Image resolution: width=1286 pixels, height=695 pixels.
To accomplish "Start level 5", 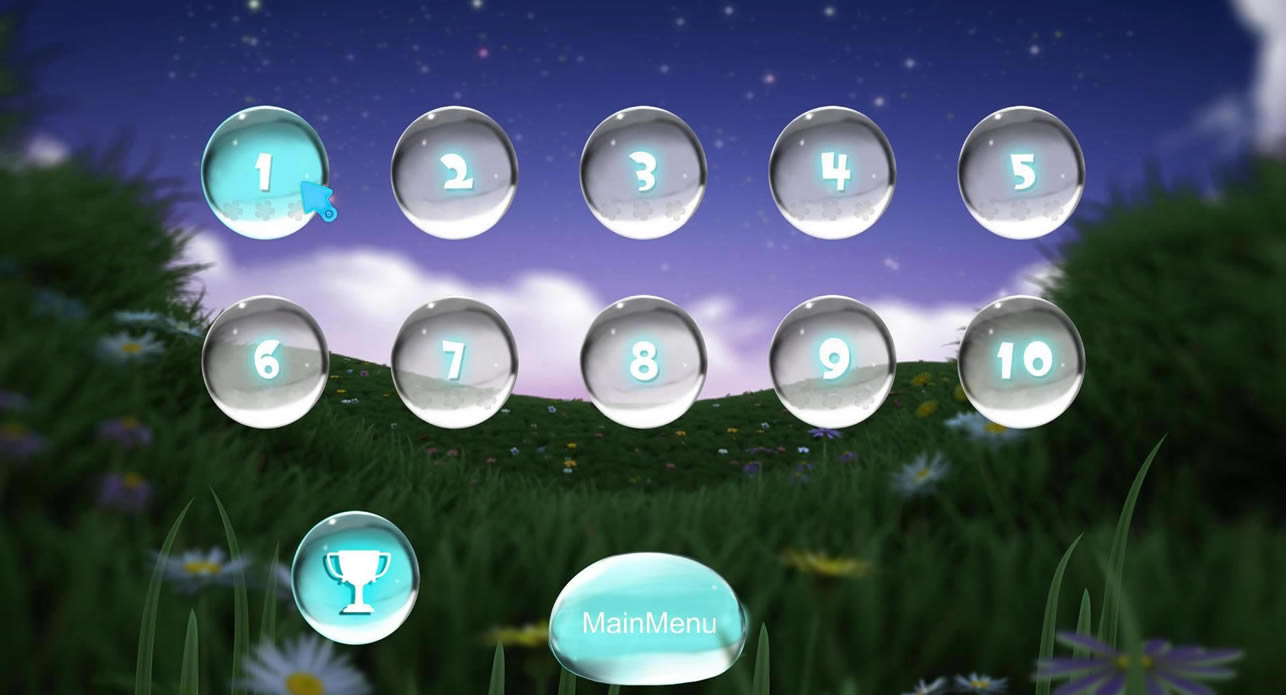I will click(1021, 172).
